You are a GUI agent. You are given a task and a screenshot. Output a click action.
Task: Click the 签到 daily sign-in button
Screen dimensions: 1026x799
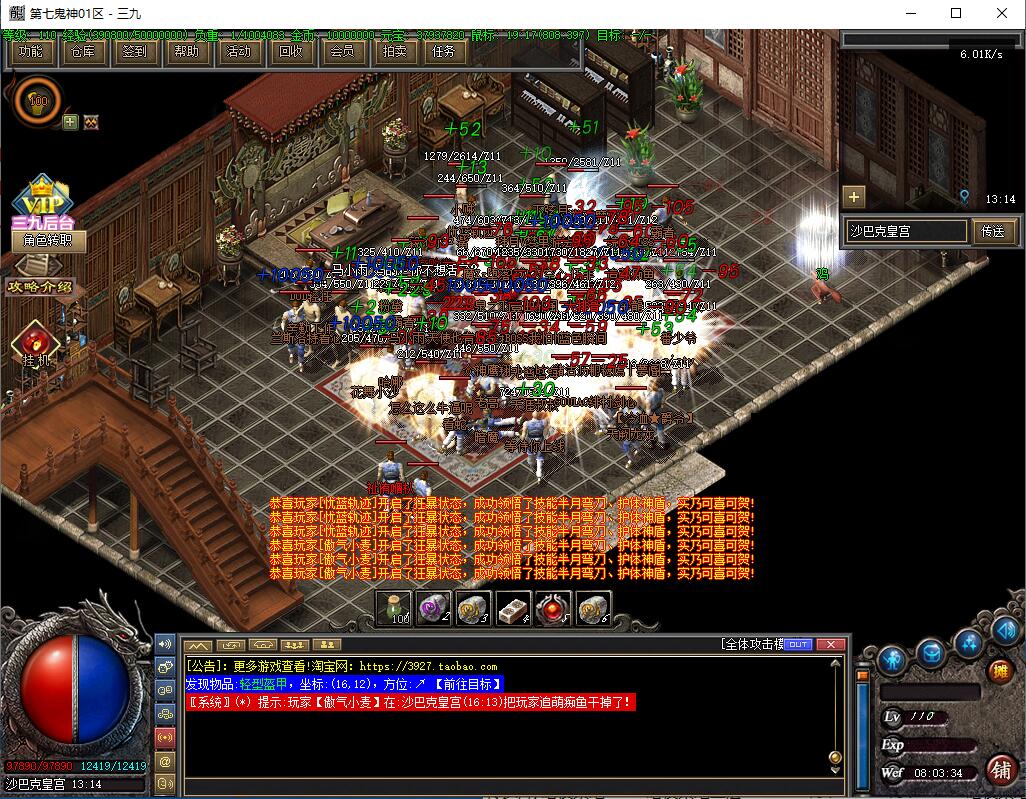point(134,52)
